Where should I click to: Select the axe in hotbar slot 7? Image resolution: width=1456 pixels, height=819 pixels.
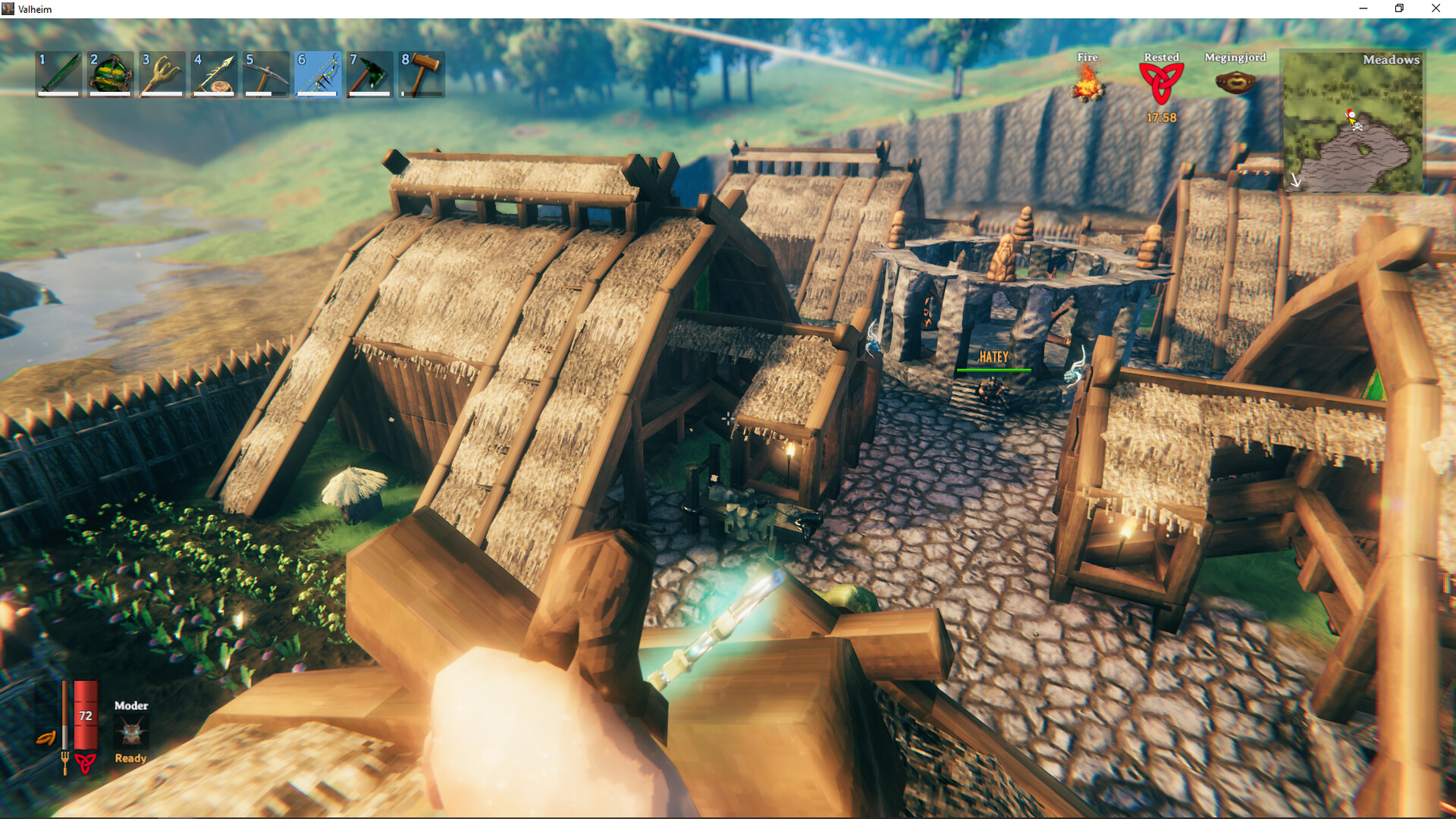click(x=369, y=74)
